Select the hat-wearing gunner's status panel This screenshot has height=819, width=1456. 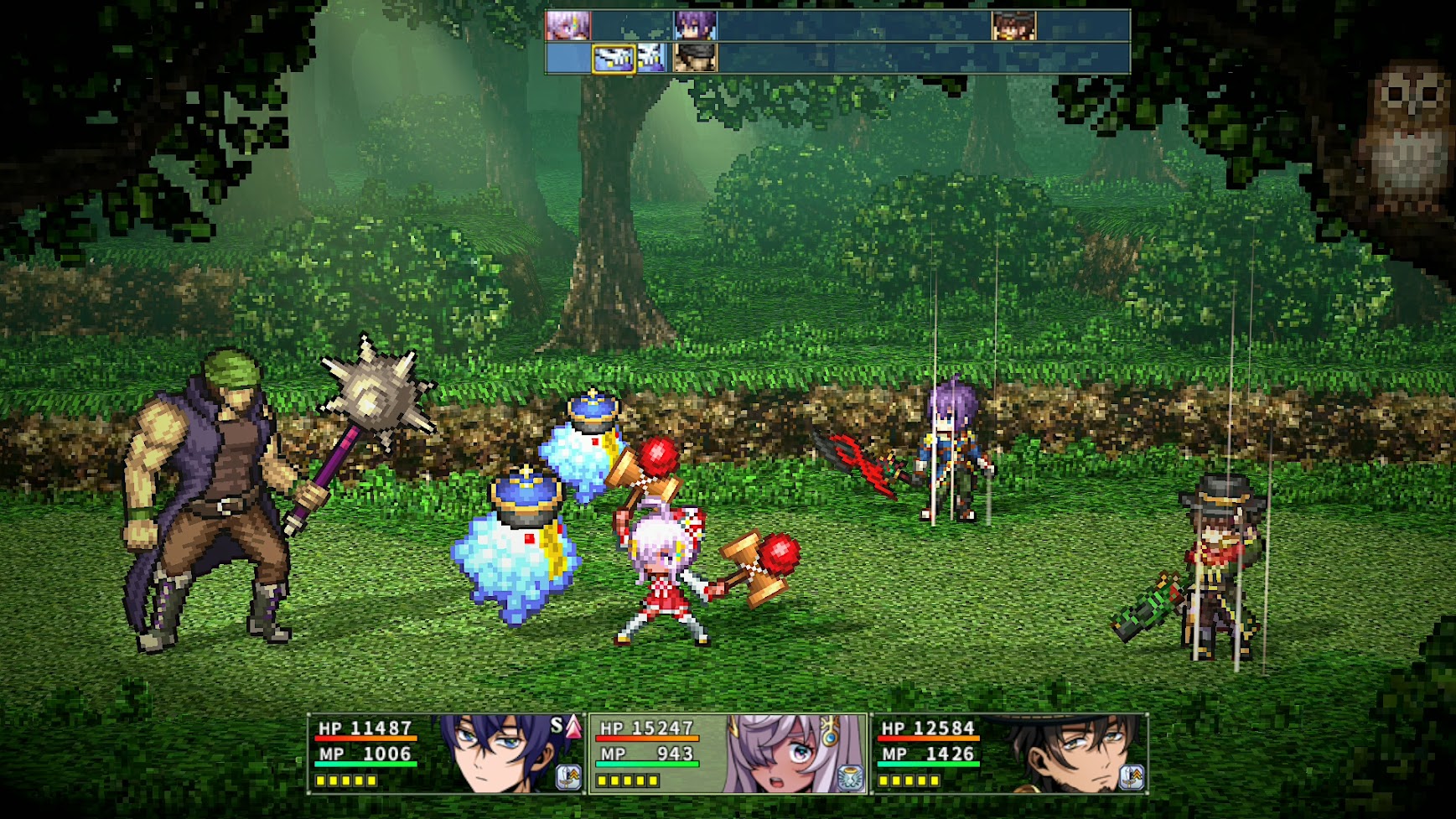click(1009, 753)
